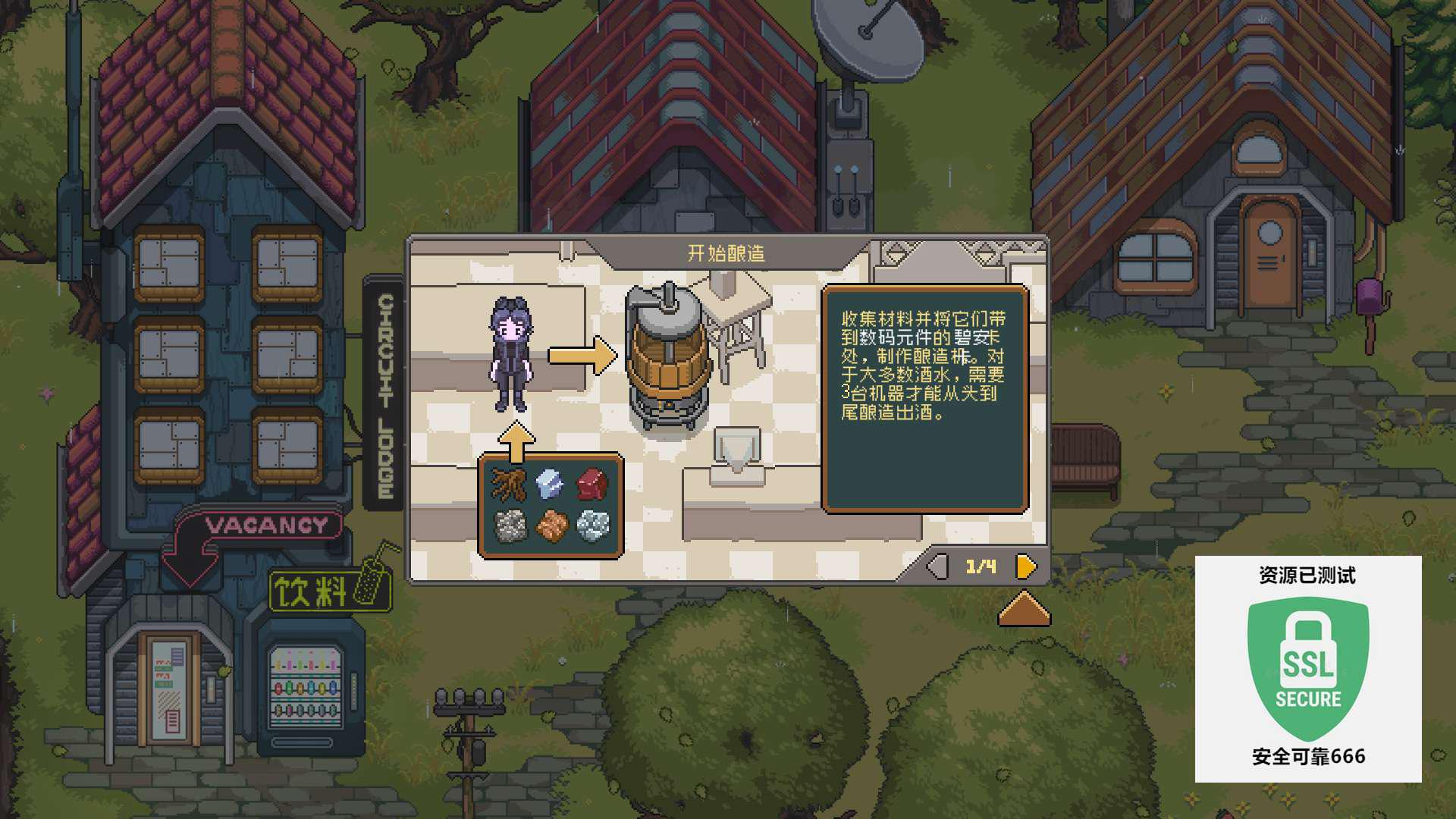This screenshot has height=819, width=1456.
Task: Collapse tutorial with the orange up triangle
Action: pyautogui.click(x=1024, y=610)
